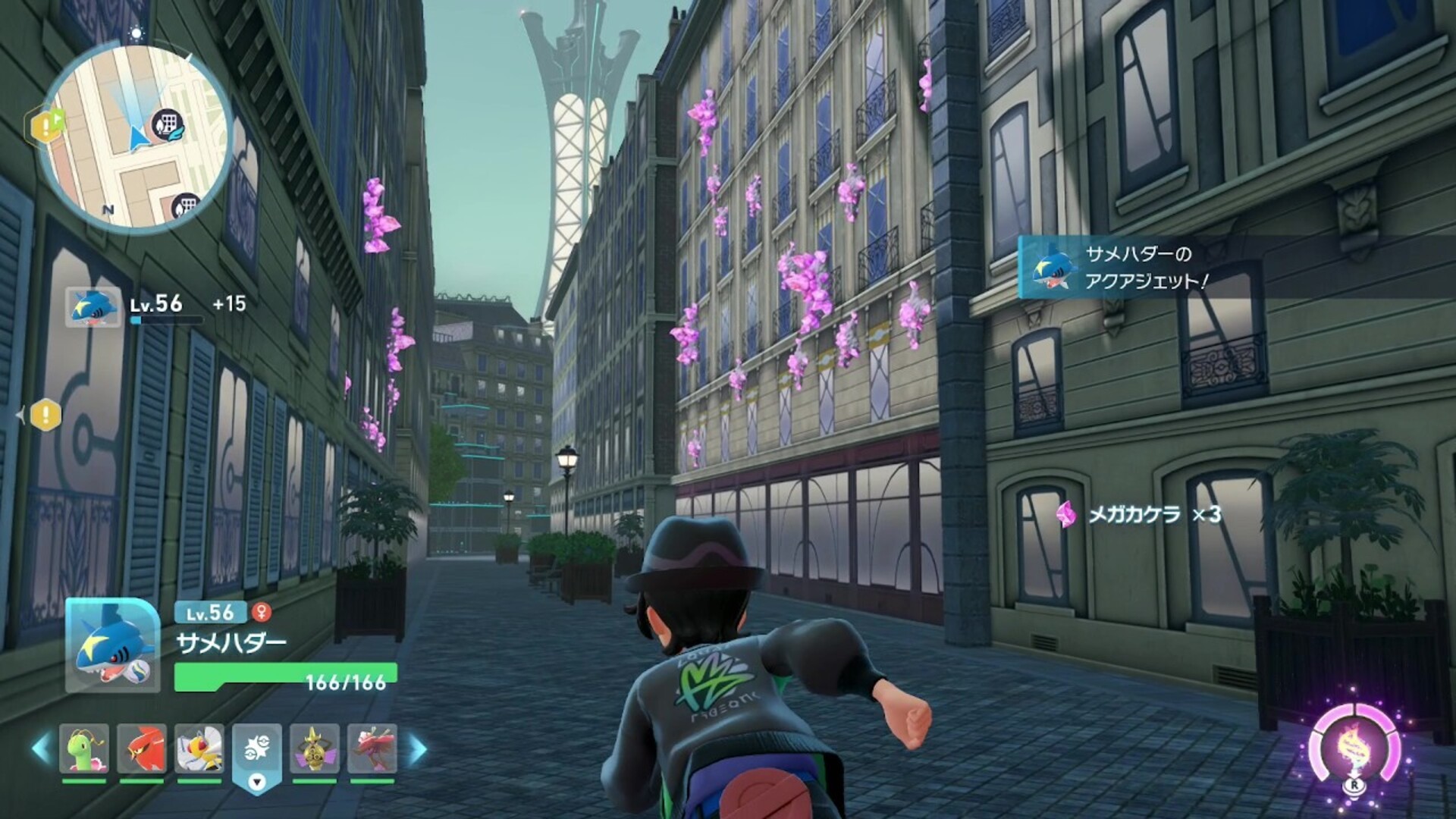Click the building marker with the blue feather
The height and width of the screenshot is (819, 1456).
169,124
